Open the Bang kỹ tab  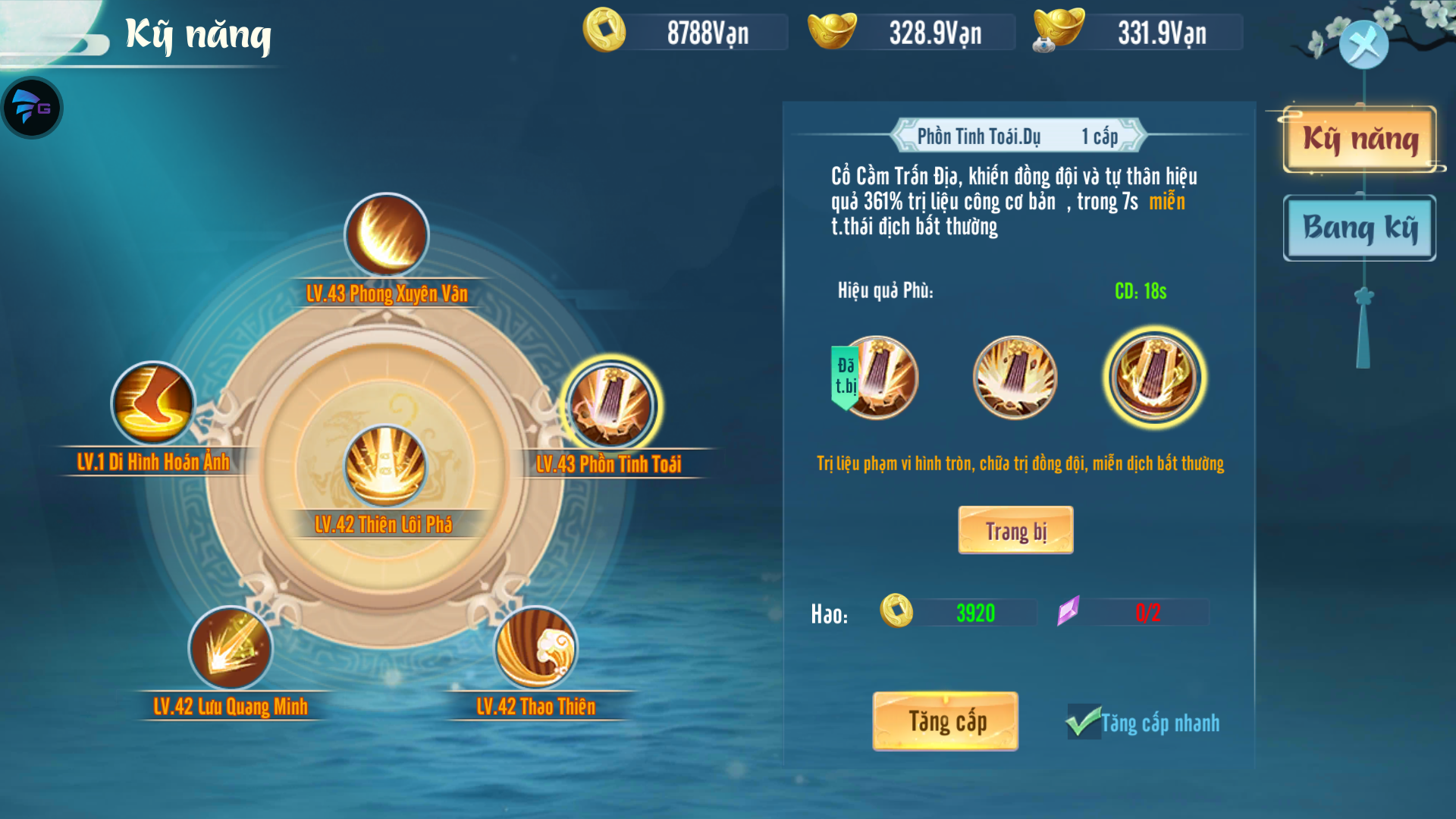(x=1360, y=227)
